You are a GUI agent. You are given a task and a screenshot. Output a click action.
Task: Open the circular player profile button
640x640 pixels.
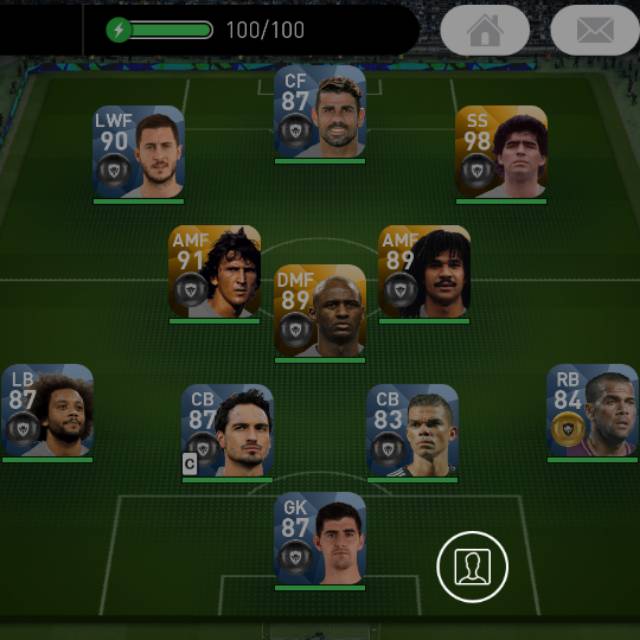point(472,567)
